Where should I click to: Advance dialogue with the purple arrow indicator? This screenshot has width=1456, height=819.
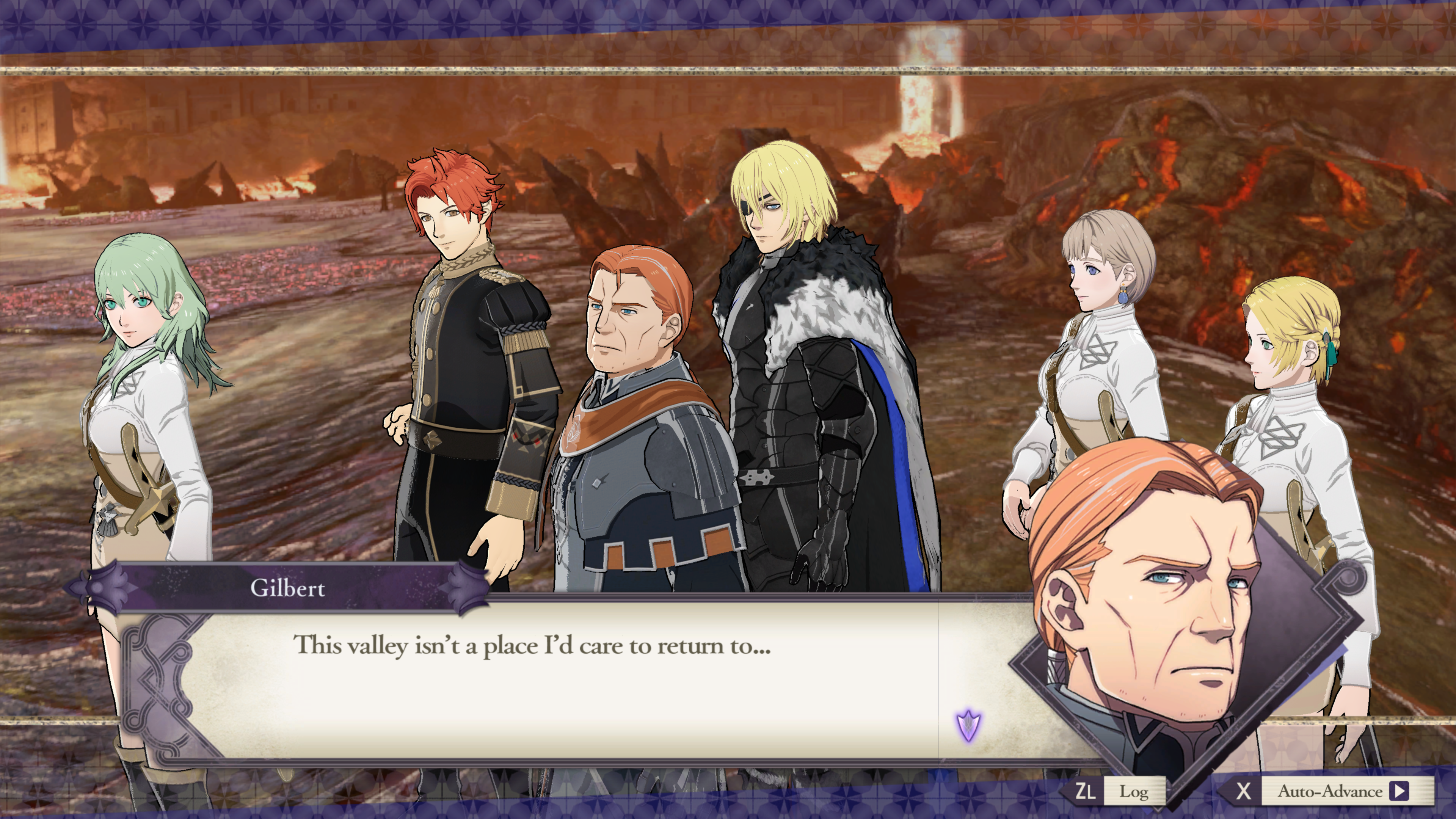point(968,725)
